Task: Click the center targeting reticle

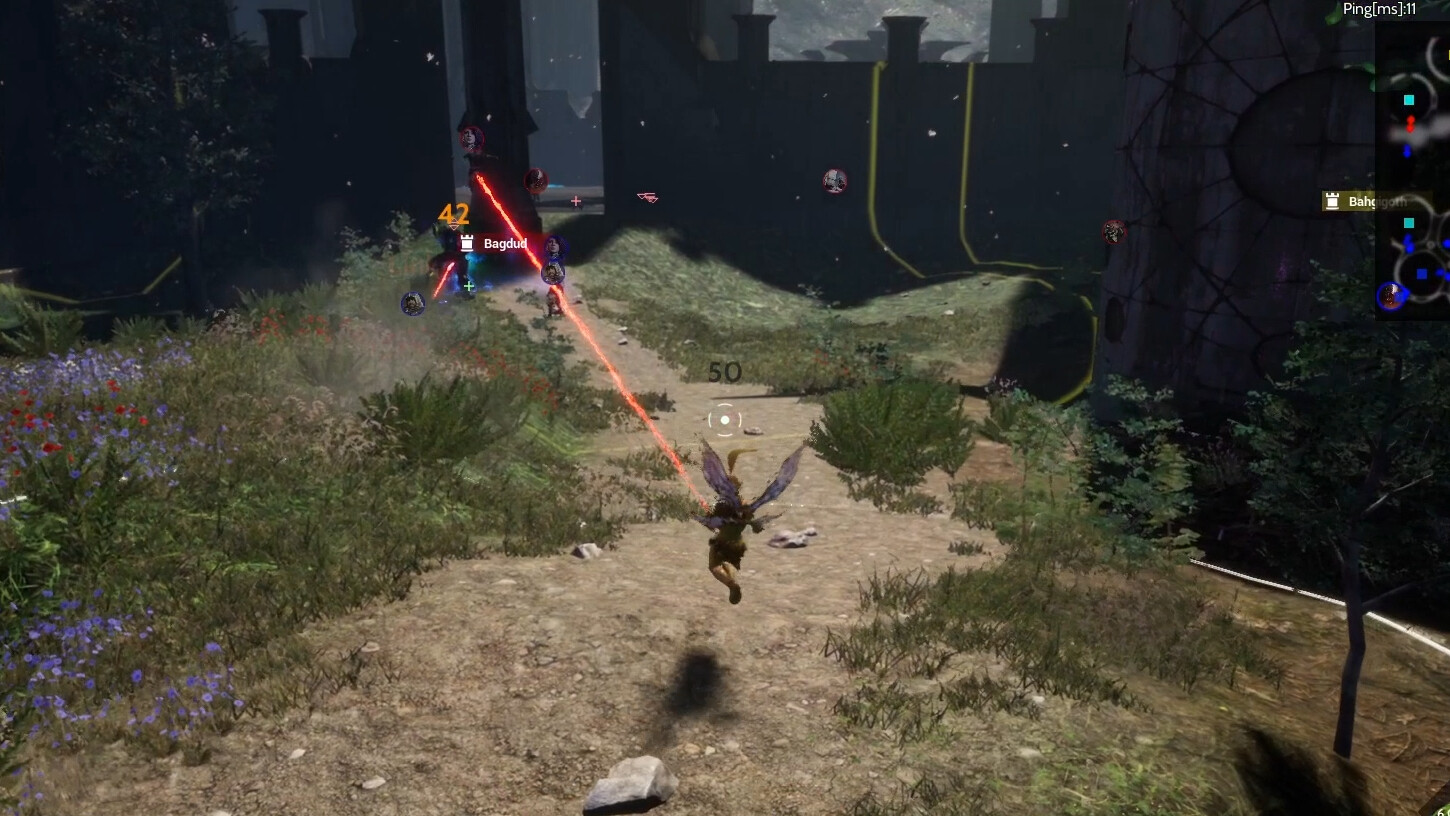Action: (724, 419)
